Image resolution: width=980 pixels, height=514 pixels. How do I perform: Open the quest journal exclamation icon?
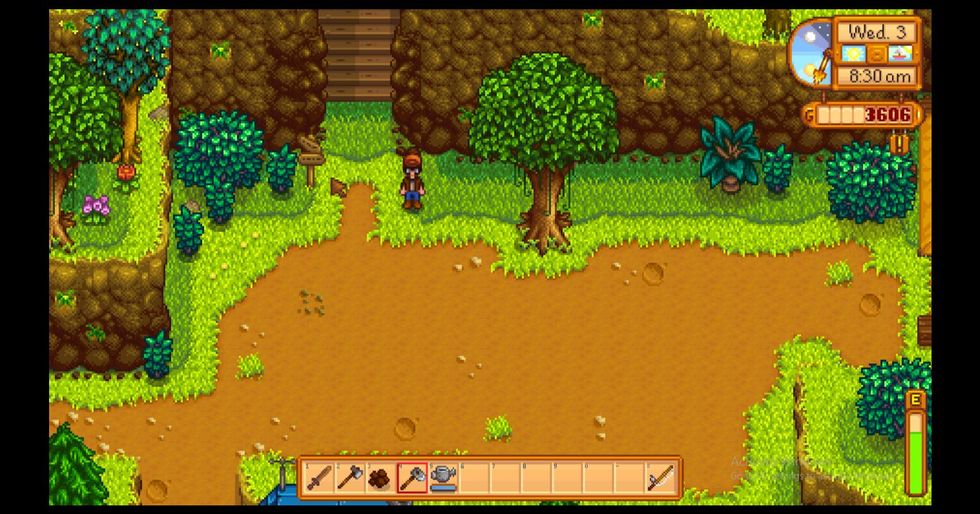(x=900, y=143)
